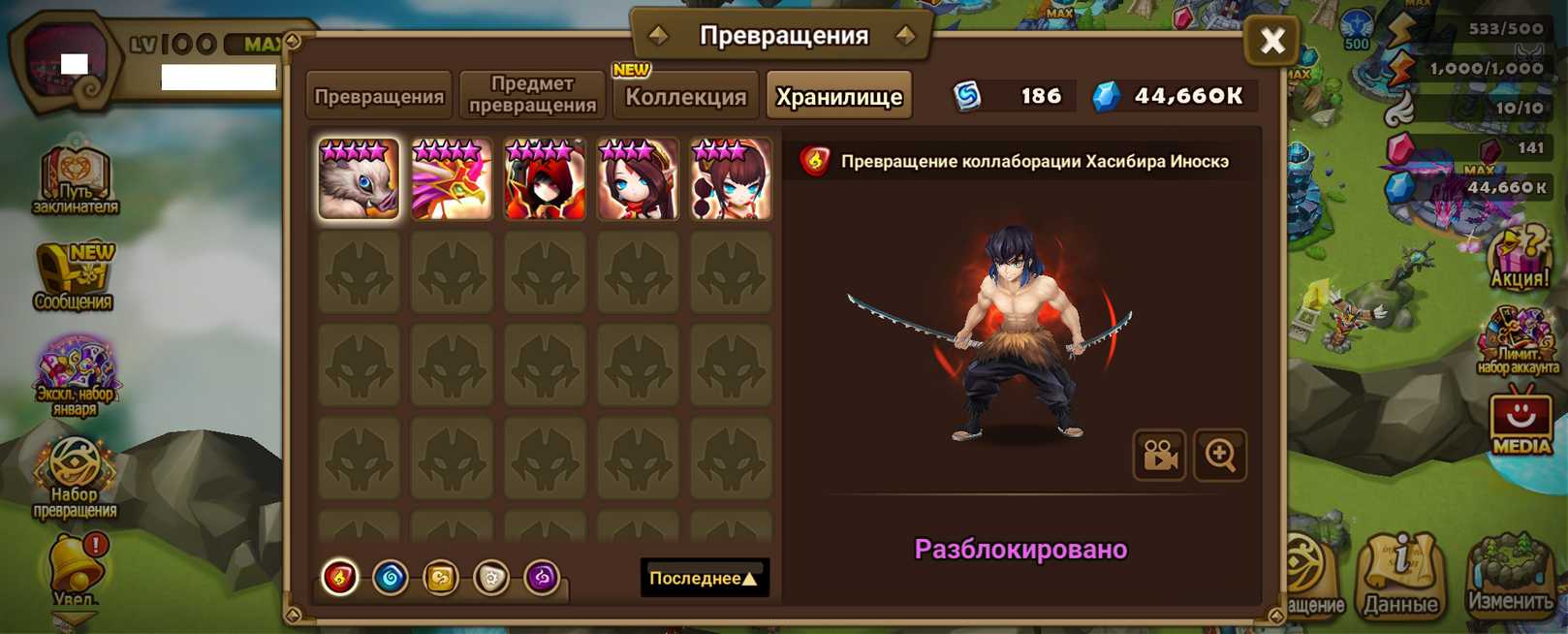Zoom in on the transmog model
This screenshot has height=634, width=1568.
pyautogui.click(x=1220, y=455)
